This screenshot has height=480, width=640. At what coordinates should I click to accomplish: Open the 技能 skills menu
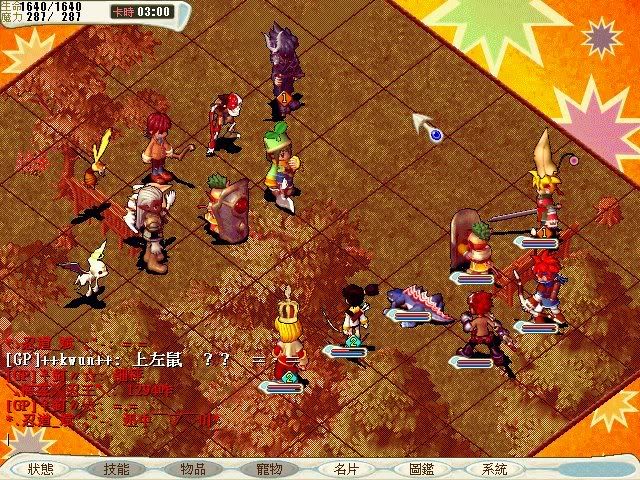pos(117,468)
